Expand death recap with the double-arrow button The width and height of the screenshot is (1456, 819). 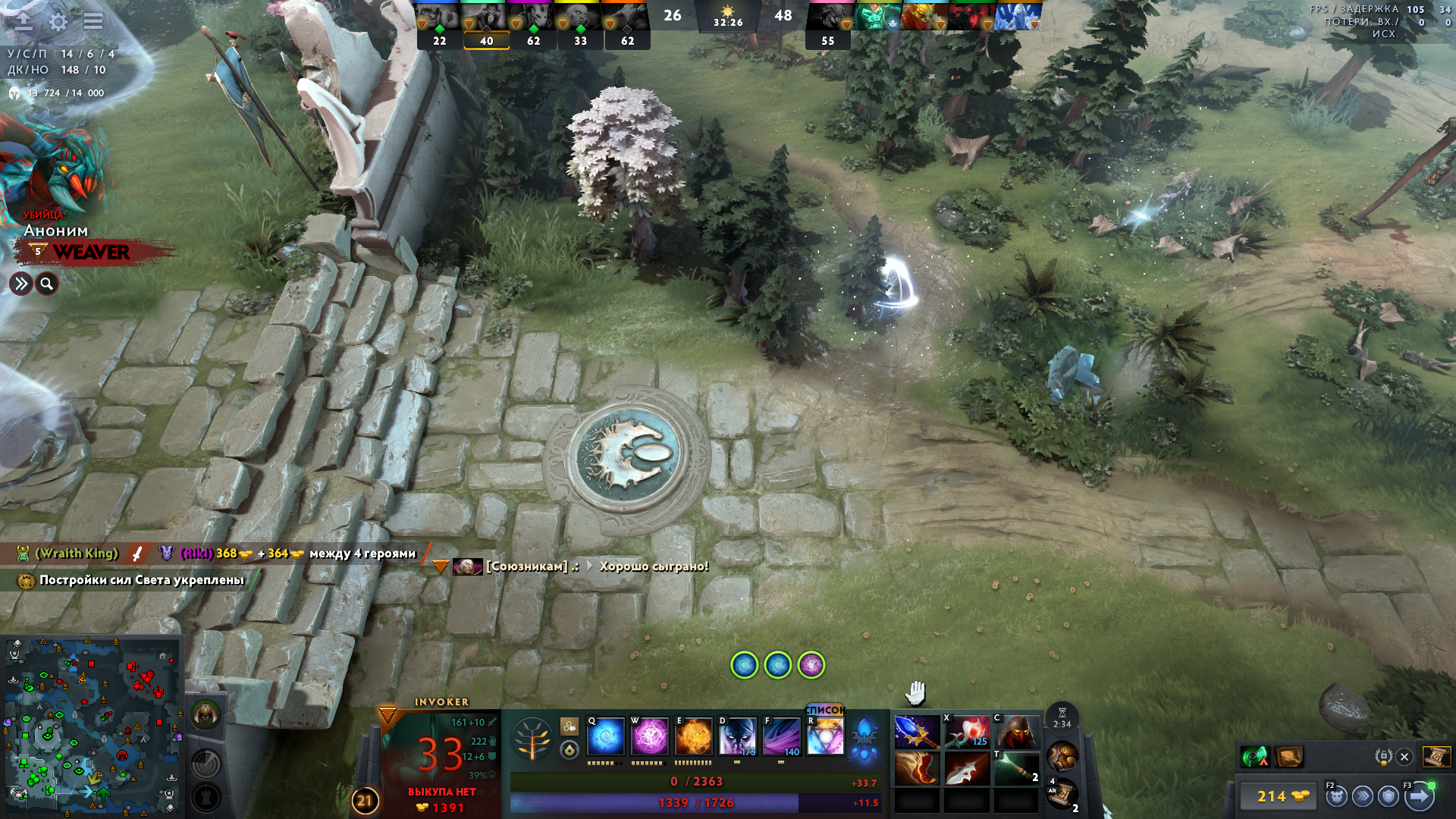(20, 284)
